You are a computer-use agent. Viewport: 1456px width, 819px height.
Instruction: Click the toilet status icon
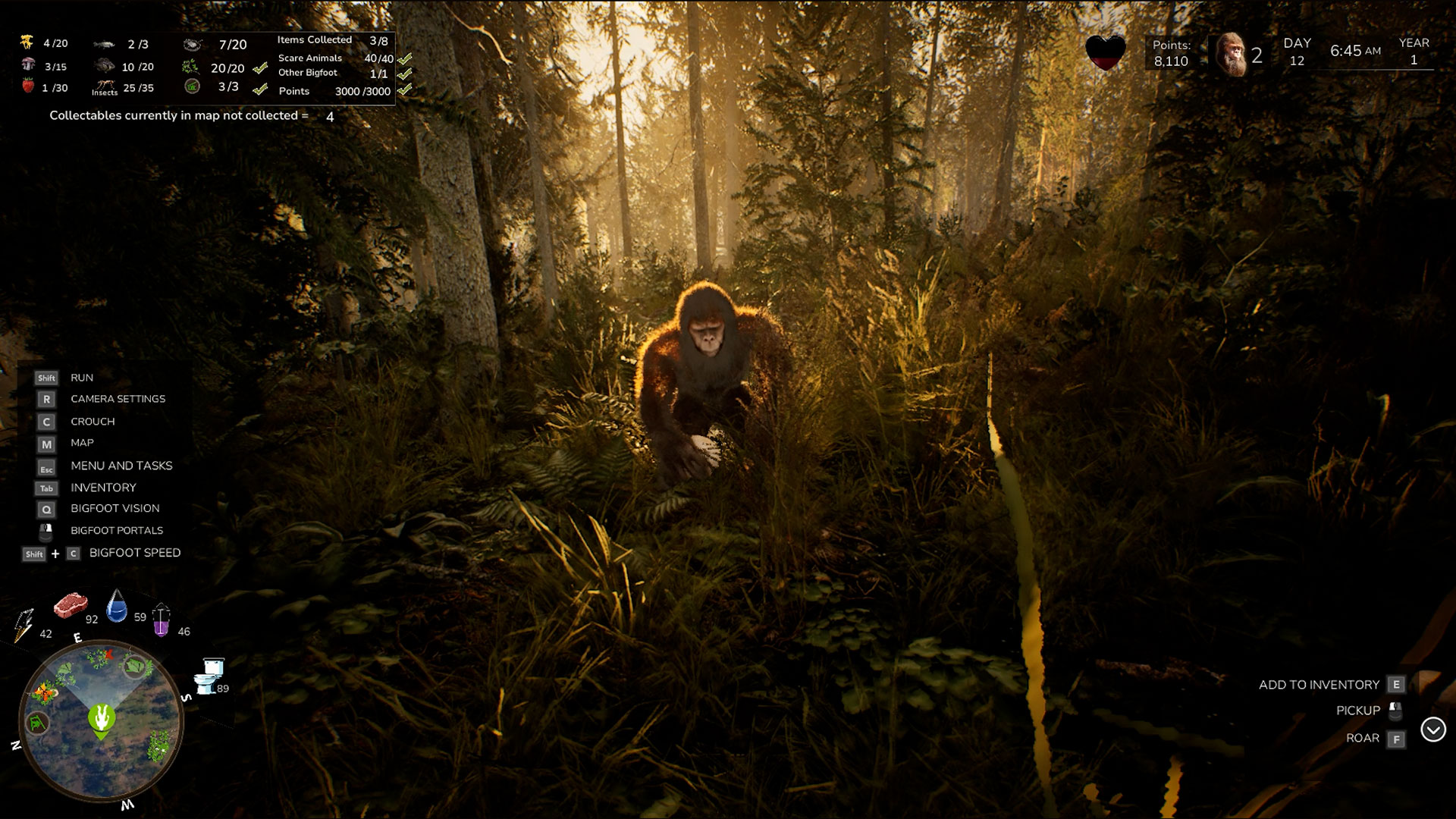click(209, 676)
